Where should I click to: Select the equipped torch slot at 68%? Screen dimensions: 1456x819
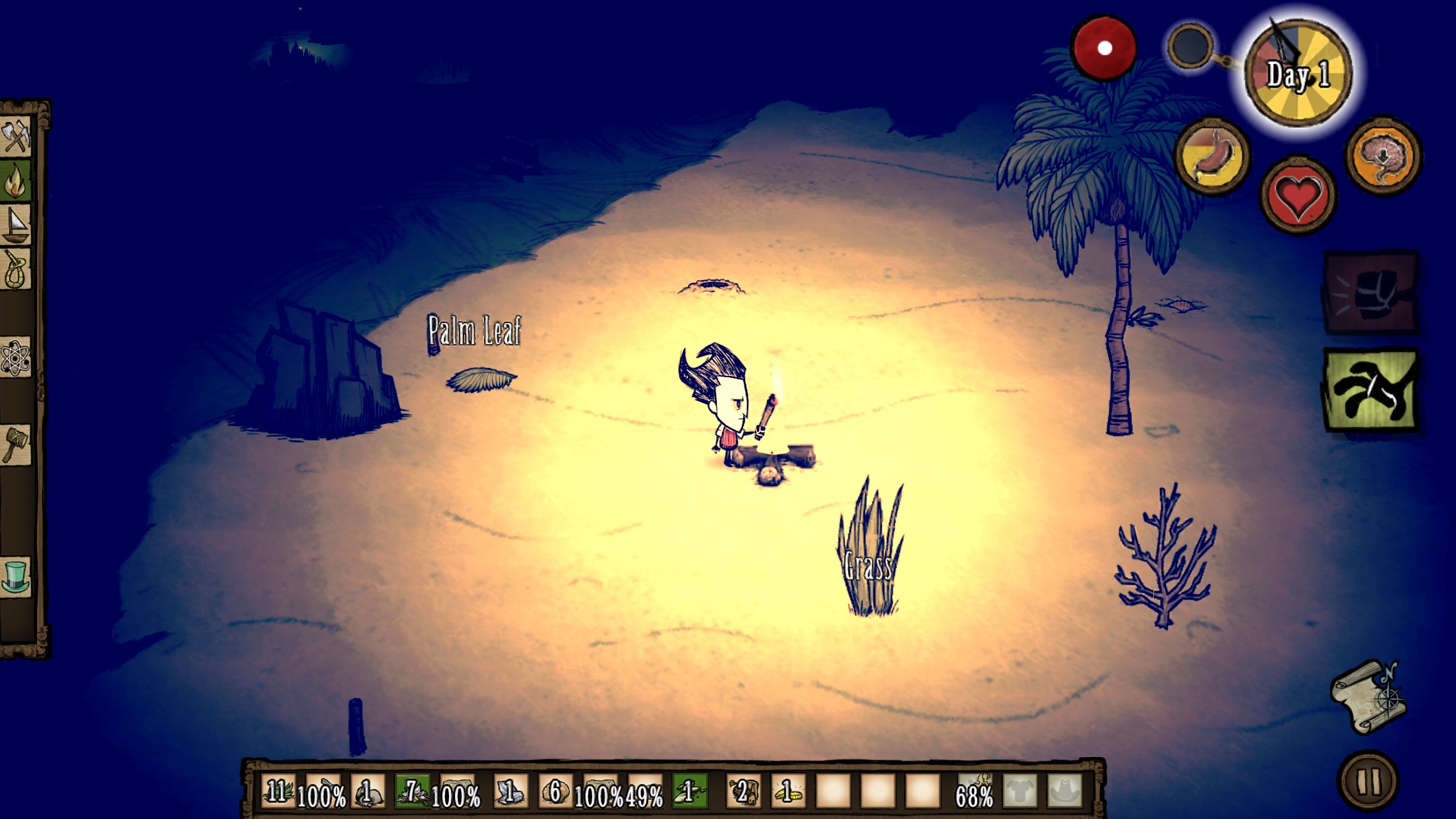point(975,791)
